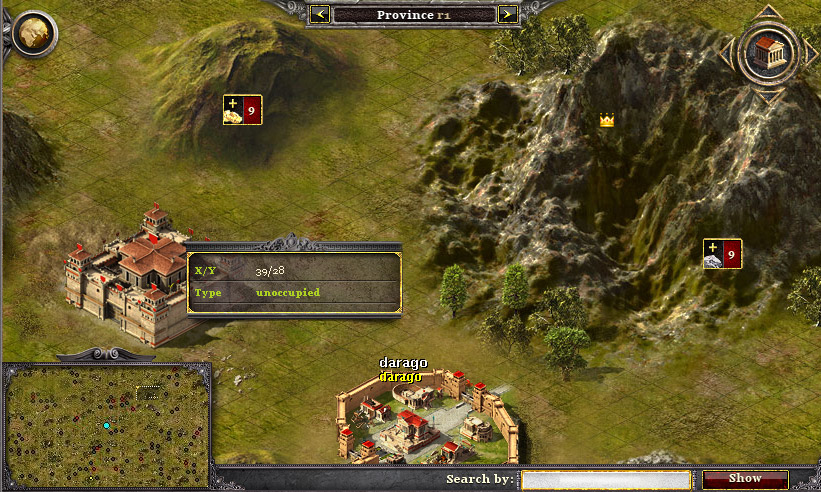Go to the next province

[507, 14]
